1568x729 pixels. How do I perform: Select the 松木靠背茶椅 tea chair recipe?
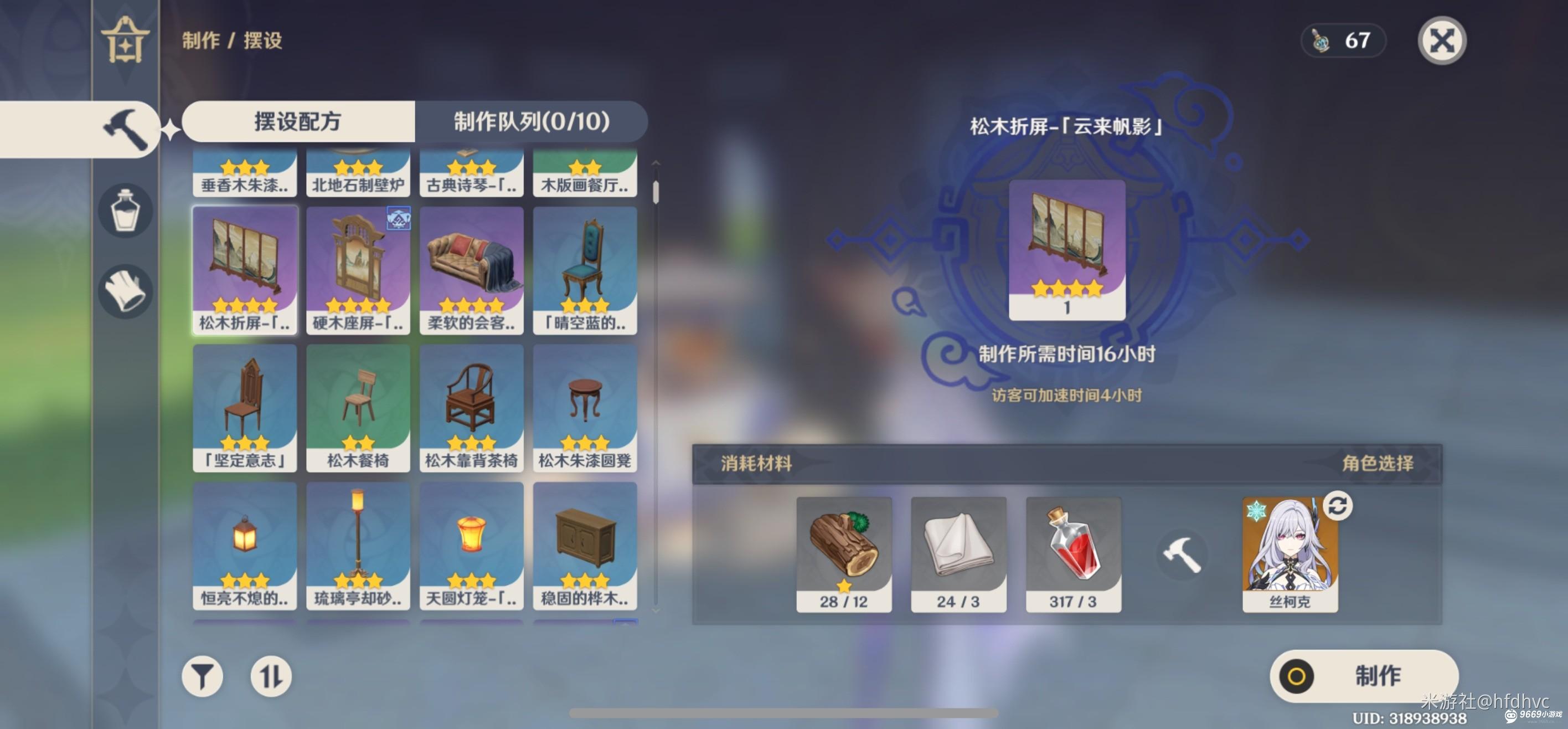471,408
